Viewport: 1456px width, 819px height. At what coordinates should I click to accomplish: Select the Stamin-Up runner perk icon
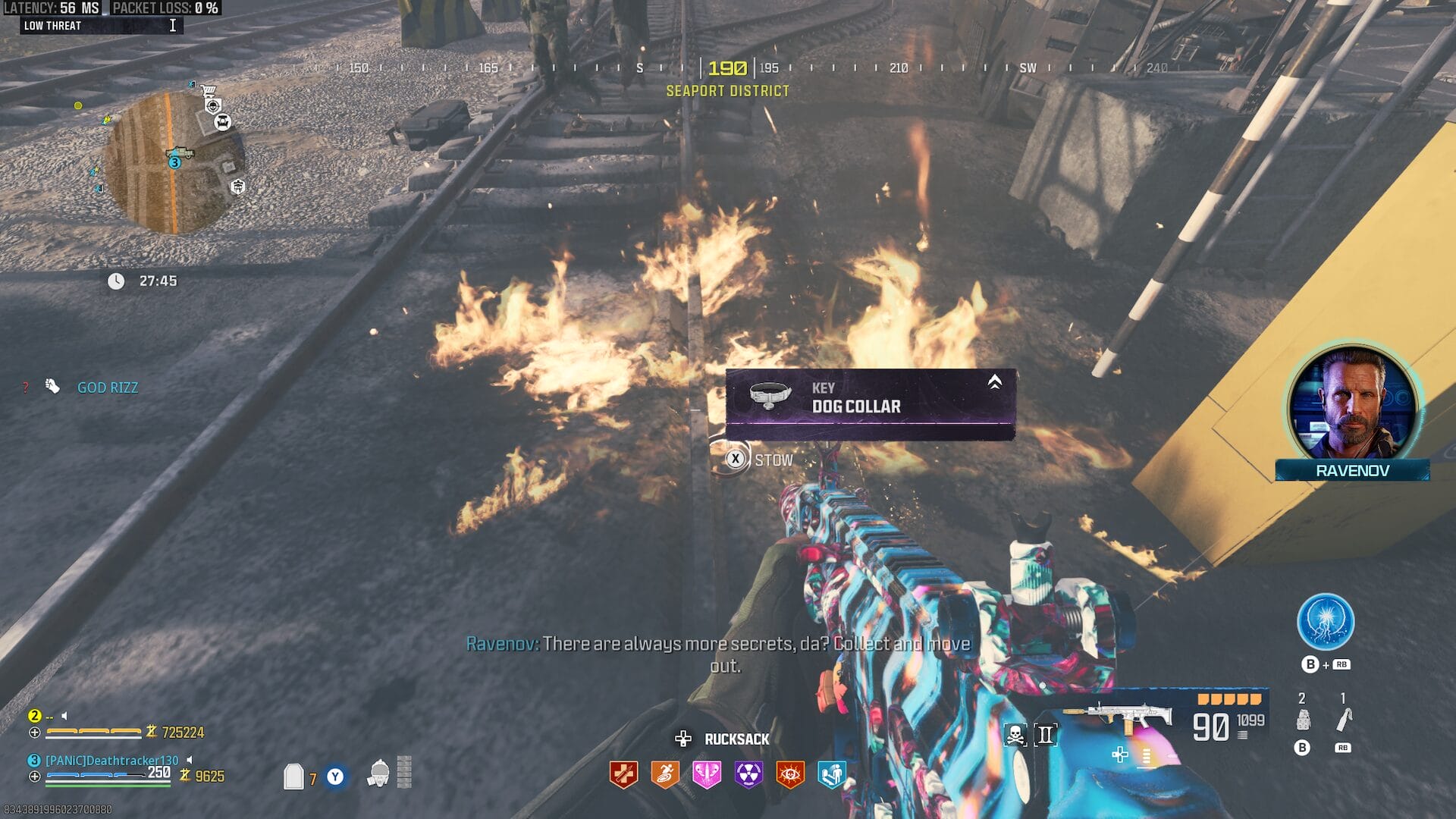click(x=665, y=774)
